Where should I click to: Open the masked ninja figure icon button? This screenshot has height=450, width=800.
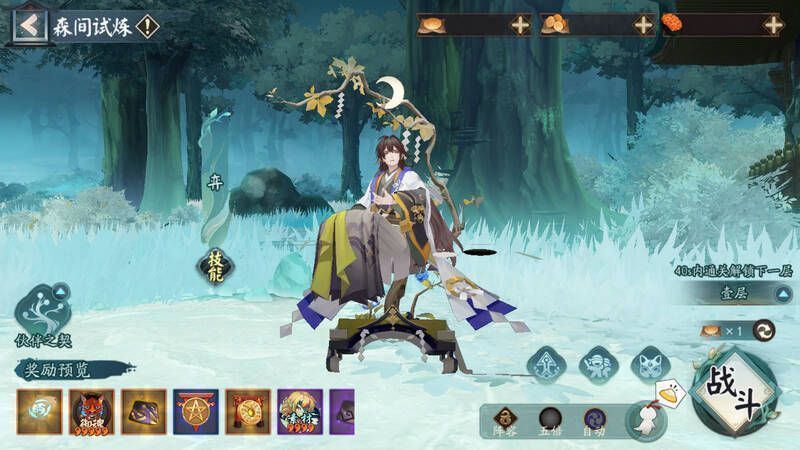click(x=599, y=364)
